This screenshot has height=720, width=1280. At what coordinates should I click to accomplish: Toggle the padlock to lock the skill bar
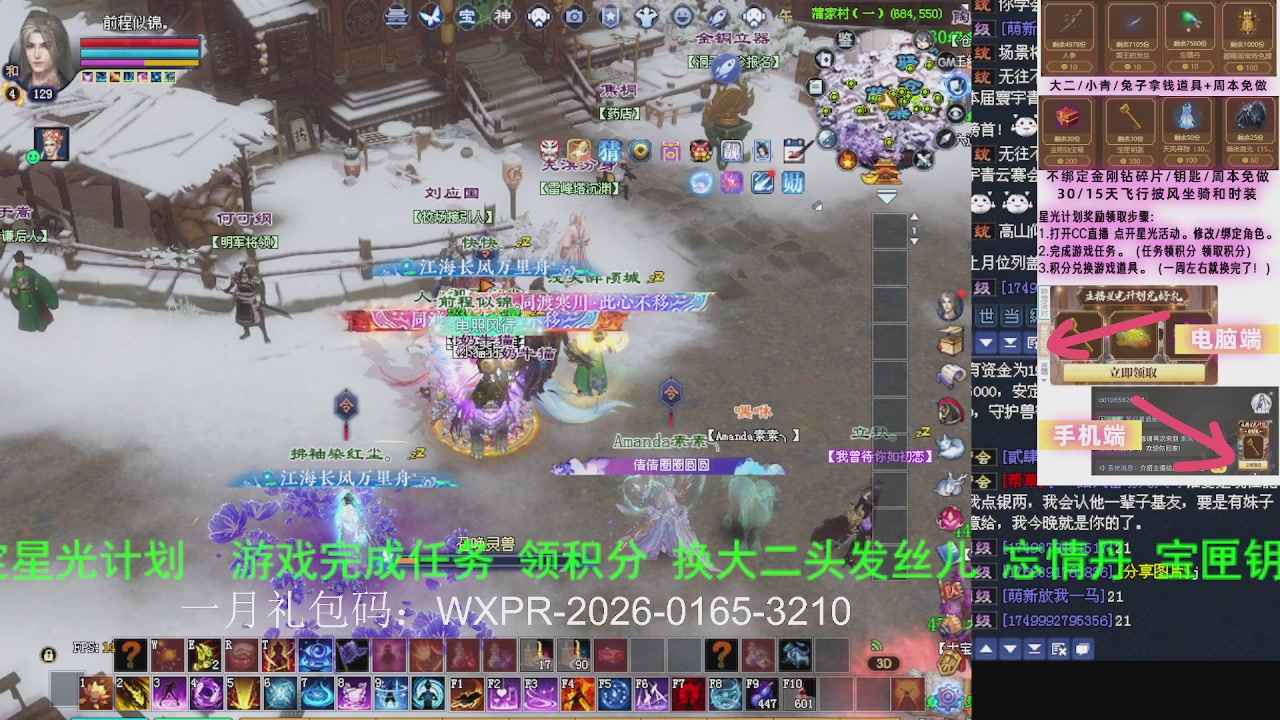click(49, 655)
